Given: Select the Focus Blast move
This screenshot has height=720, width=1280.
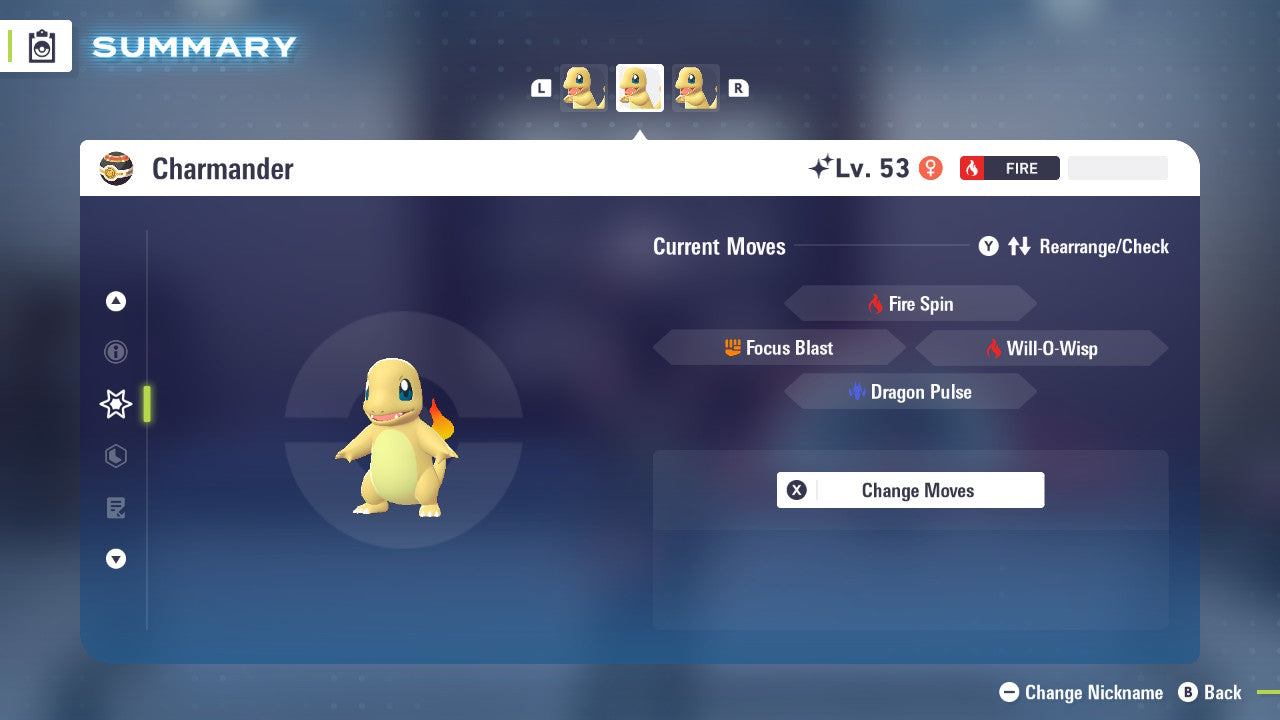Looking at the screenshot, I should [780, 347].
